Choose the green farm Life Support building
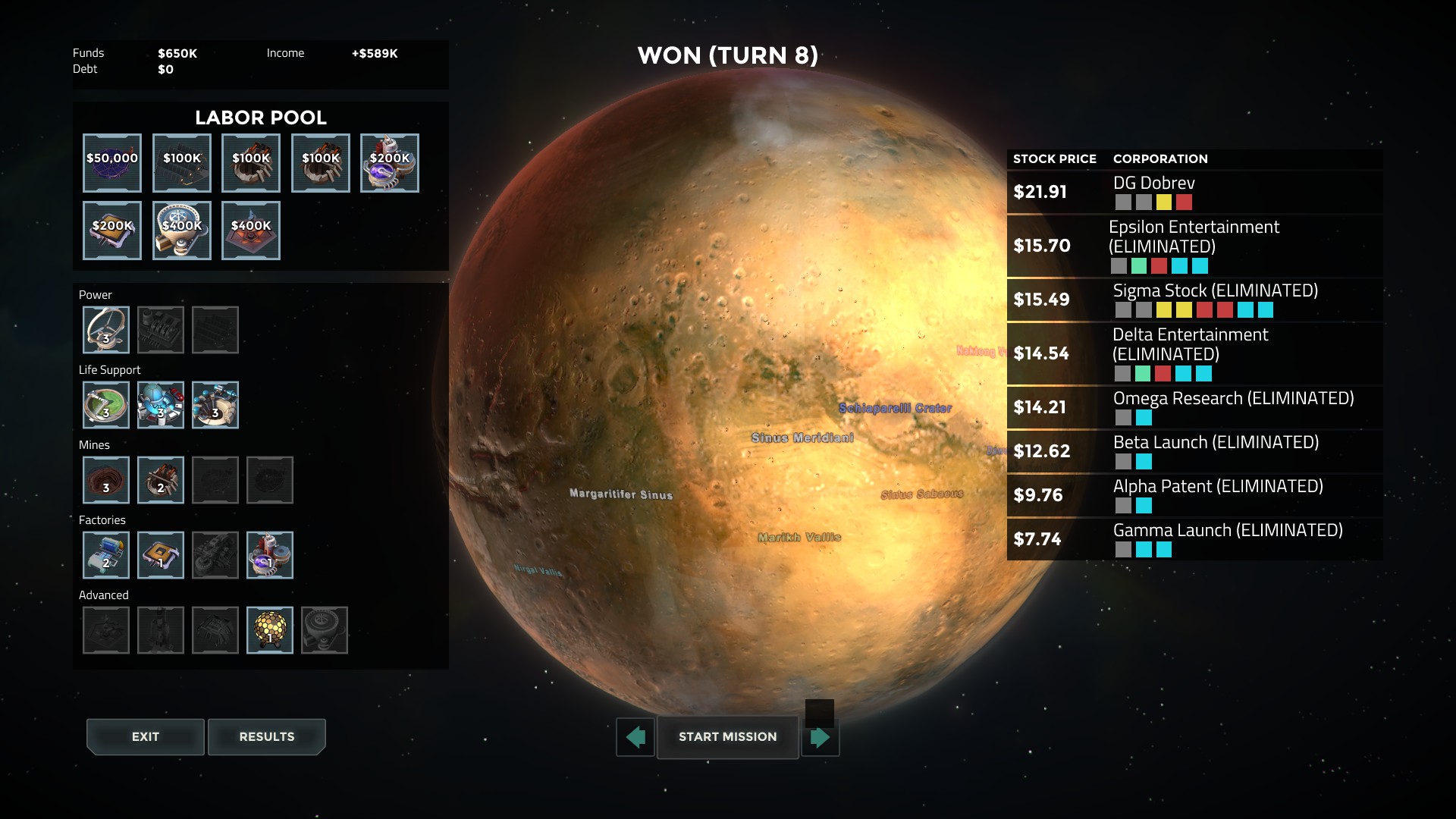Viewport: 1456px width, 819px height. coord(106,405)
